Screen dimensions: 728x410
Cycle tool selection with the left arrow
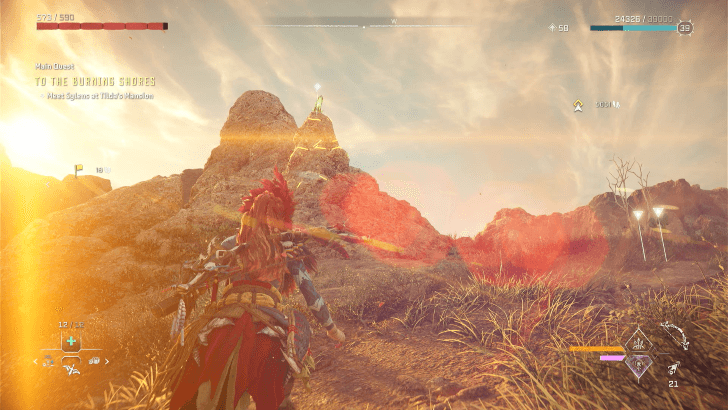[x=36, y=361]
